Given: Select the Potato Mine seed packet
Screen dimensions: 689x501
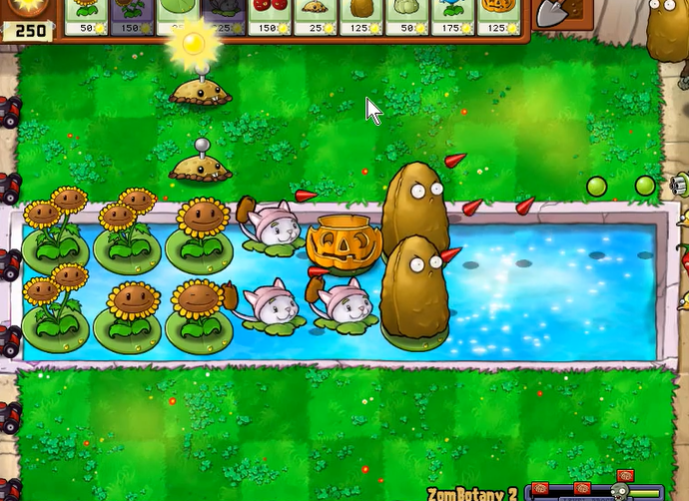Looking at the screenshot, I should (x=317, y=16).
